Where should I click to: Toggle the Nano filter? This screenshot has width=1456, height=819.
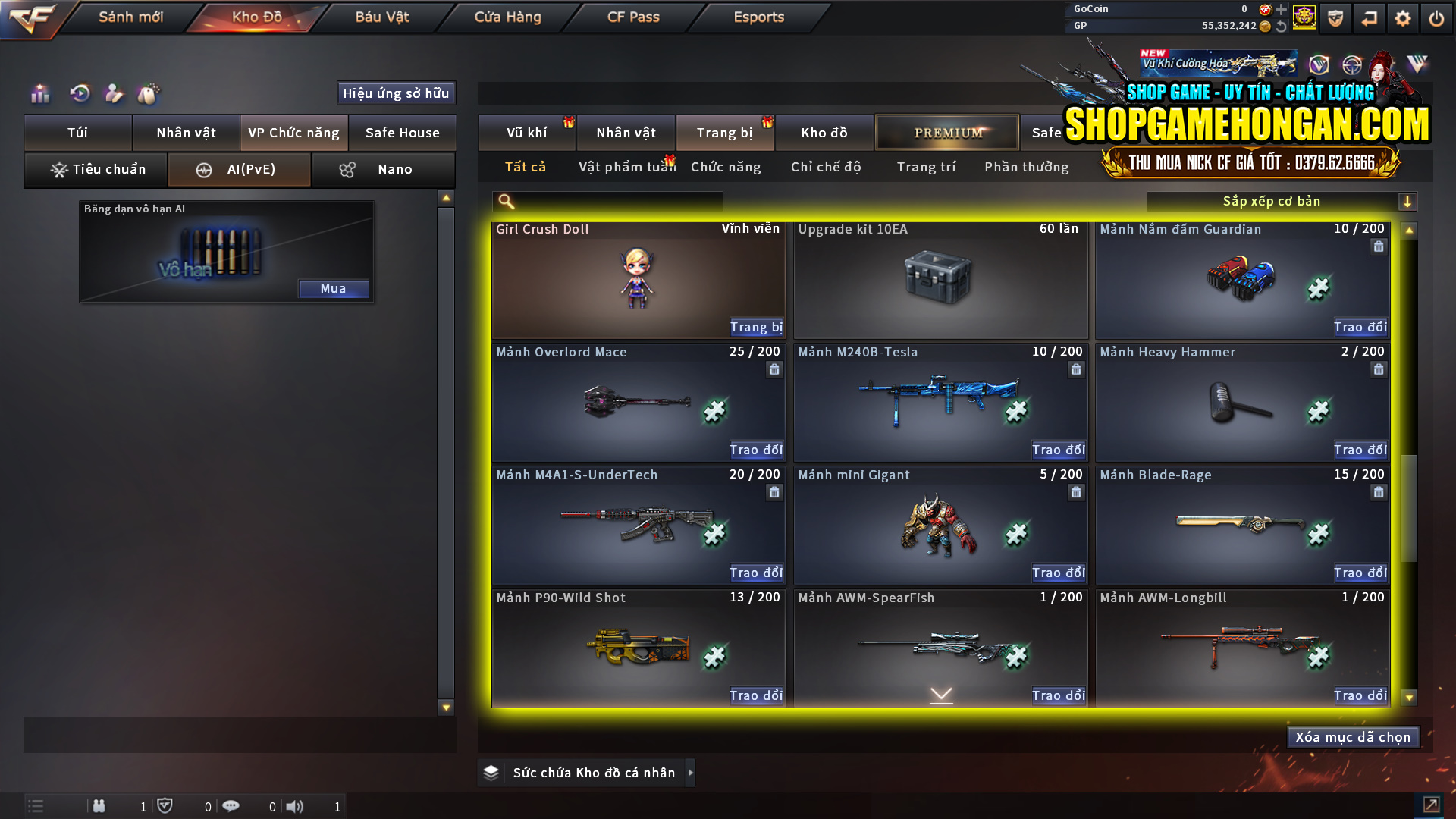point(383,169)
